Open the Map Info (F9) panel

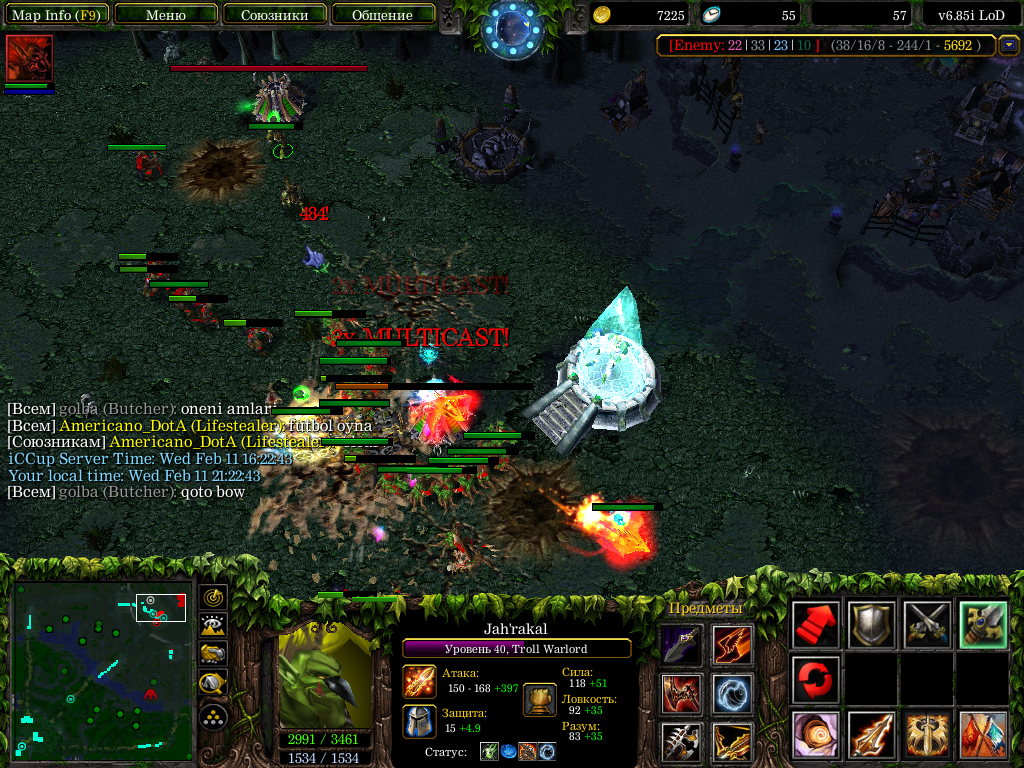click(55, 15)
